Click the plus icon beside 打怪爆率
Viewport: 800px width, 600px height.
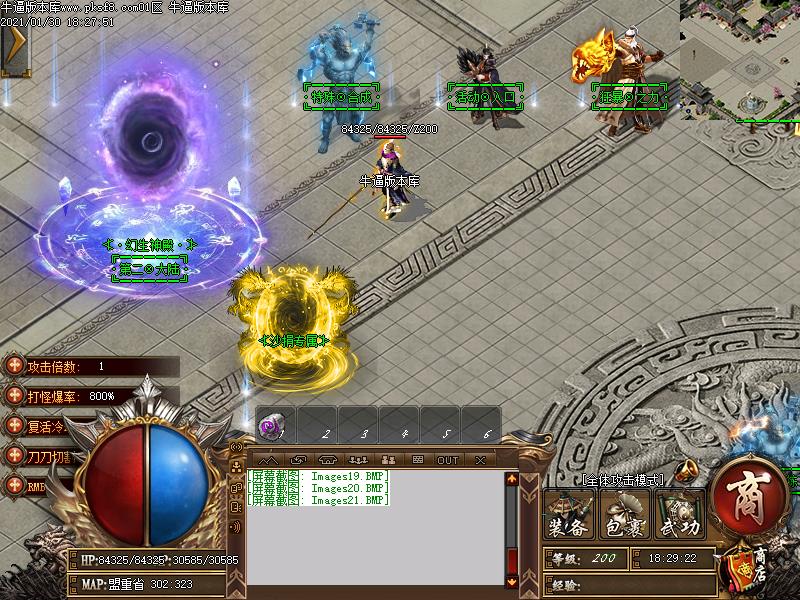tap(14, 396)
